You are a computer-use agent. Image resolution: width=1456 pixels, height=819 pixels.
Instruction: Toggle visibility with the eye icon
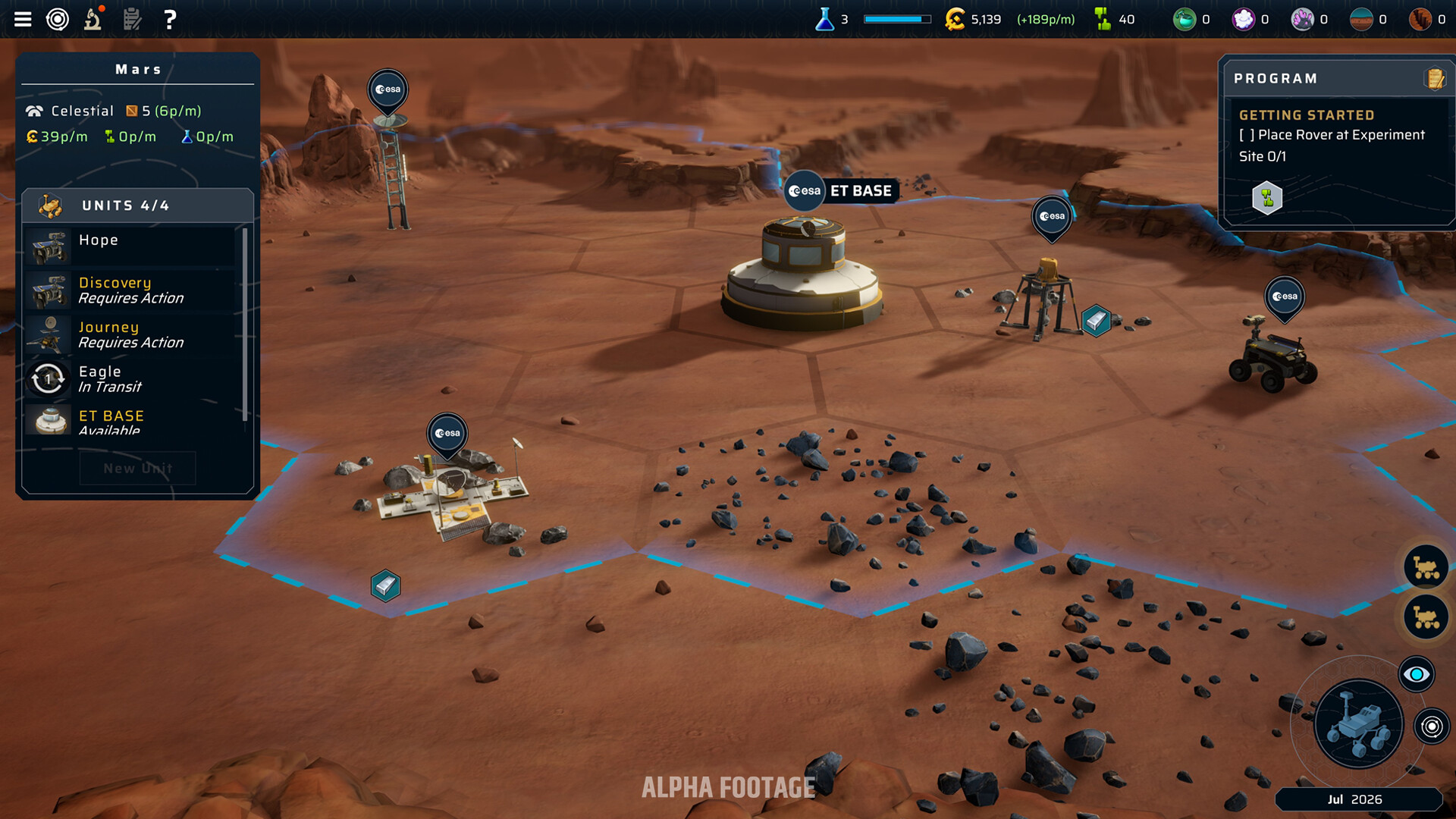1417,673
